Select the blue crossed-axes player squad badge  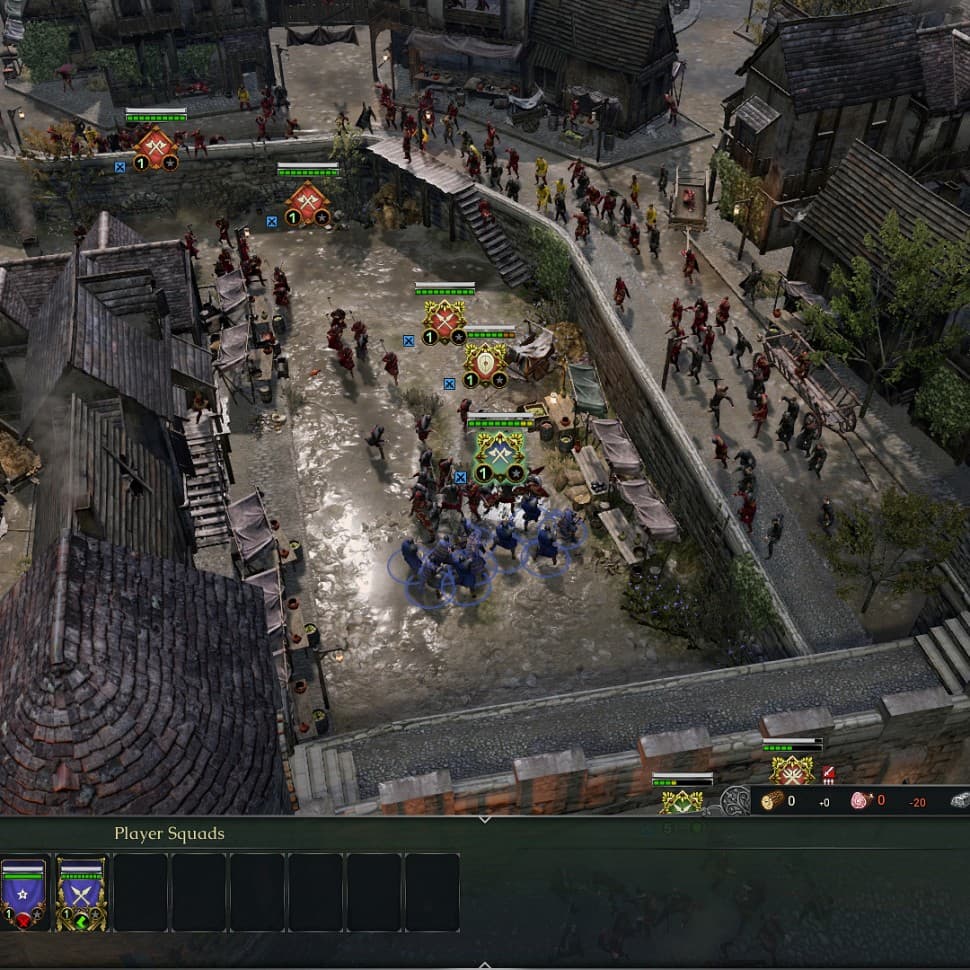click(499, 455)
